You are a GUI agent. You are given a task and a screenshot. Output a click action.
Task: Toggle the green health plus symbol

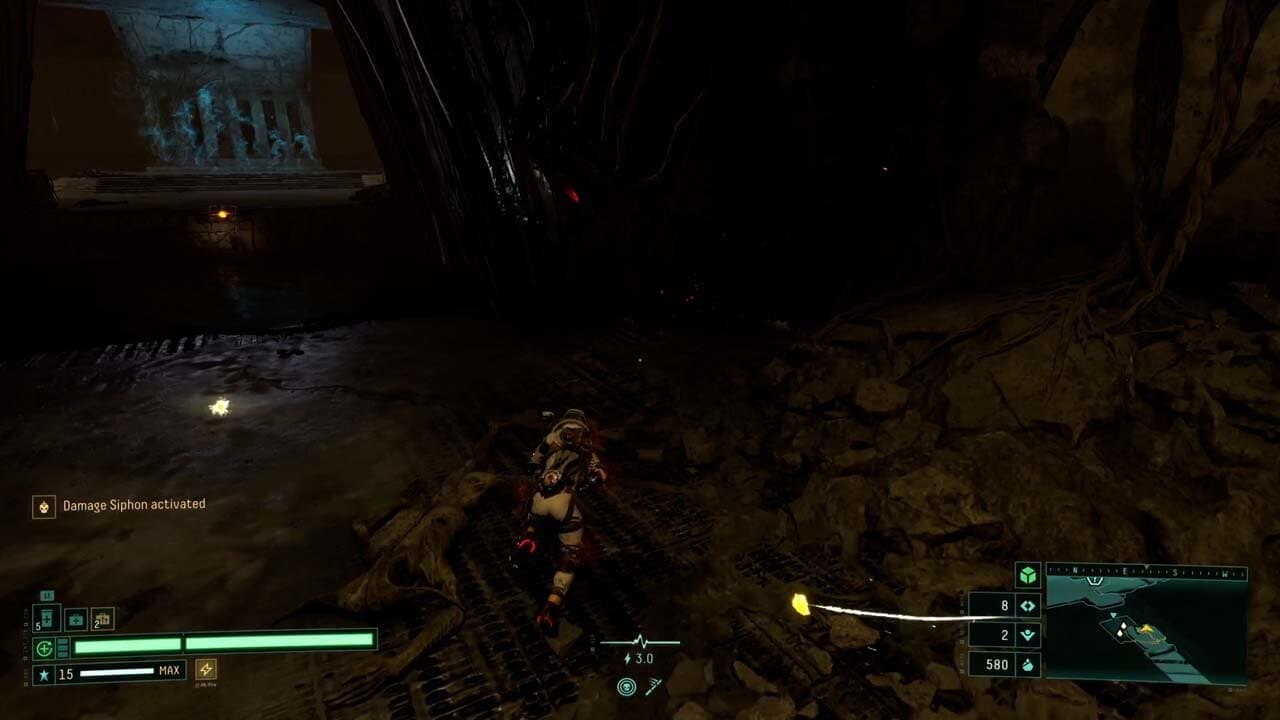(43, 646)
